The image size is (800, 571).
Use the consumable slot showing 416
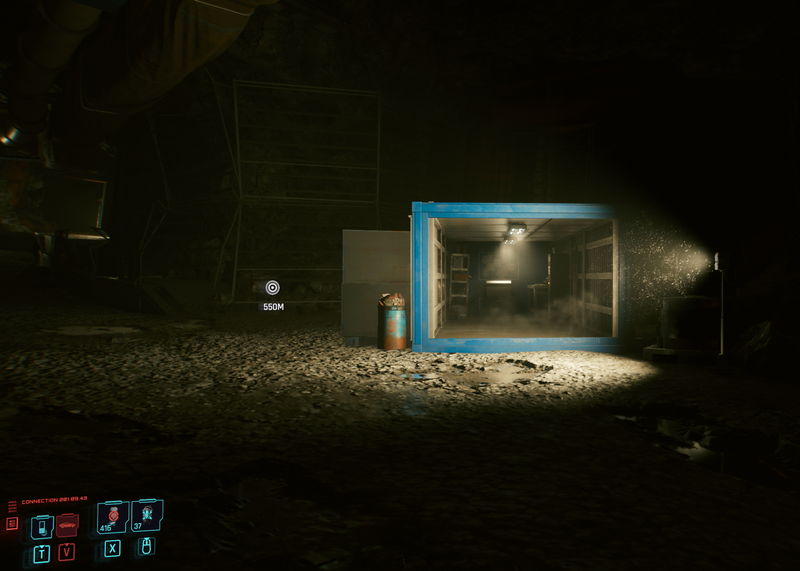tap(112, 517)
